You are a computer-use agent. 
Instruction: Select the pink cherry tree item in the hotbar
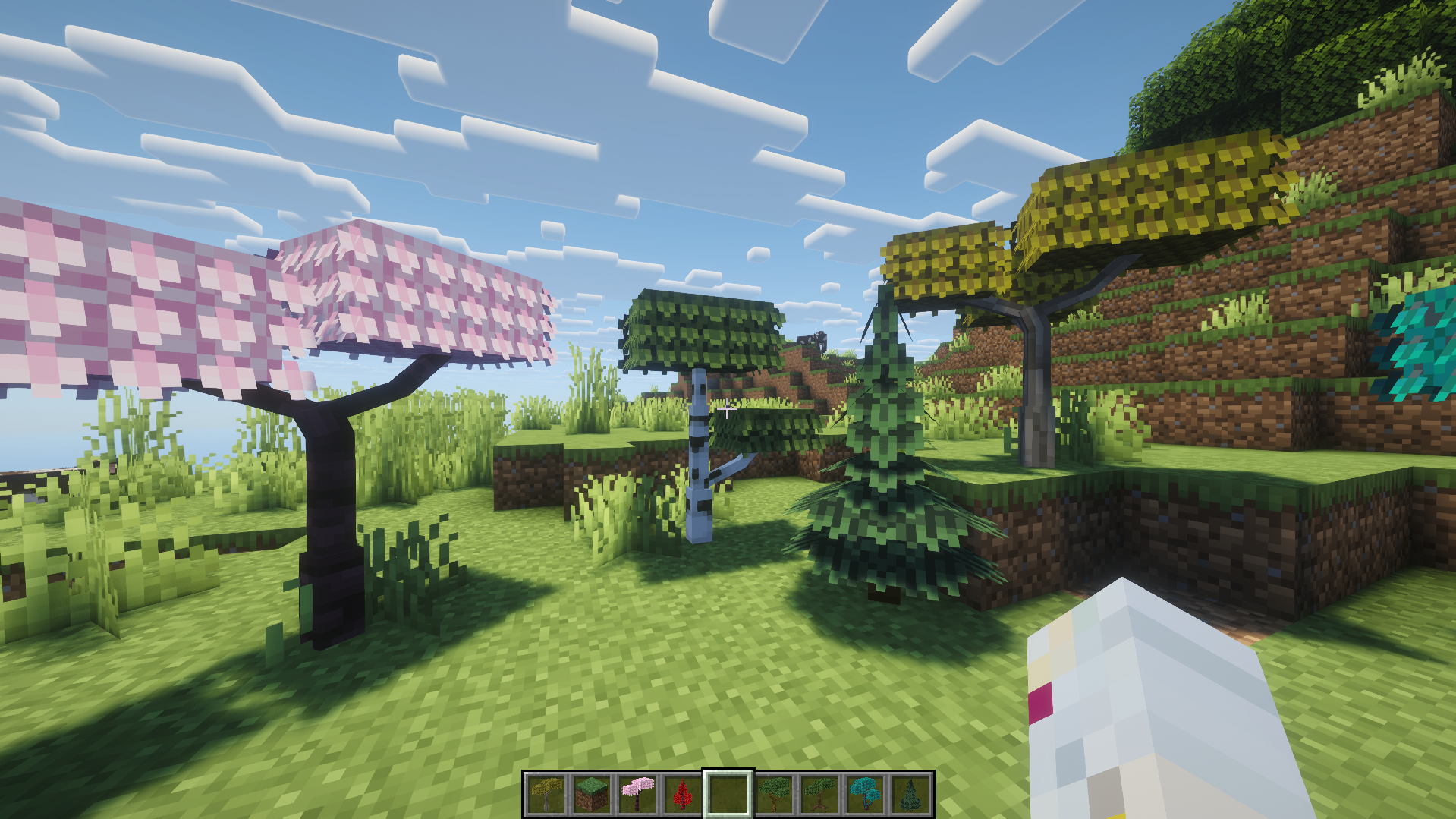[637, 793]
